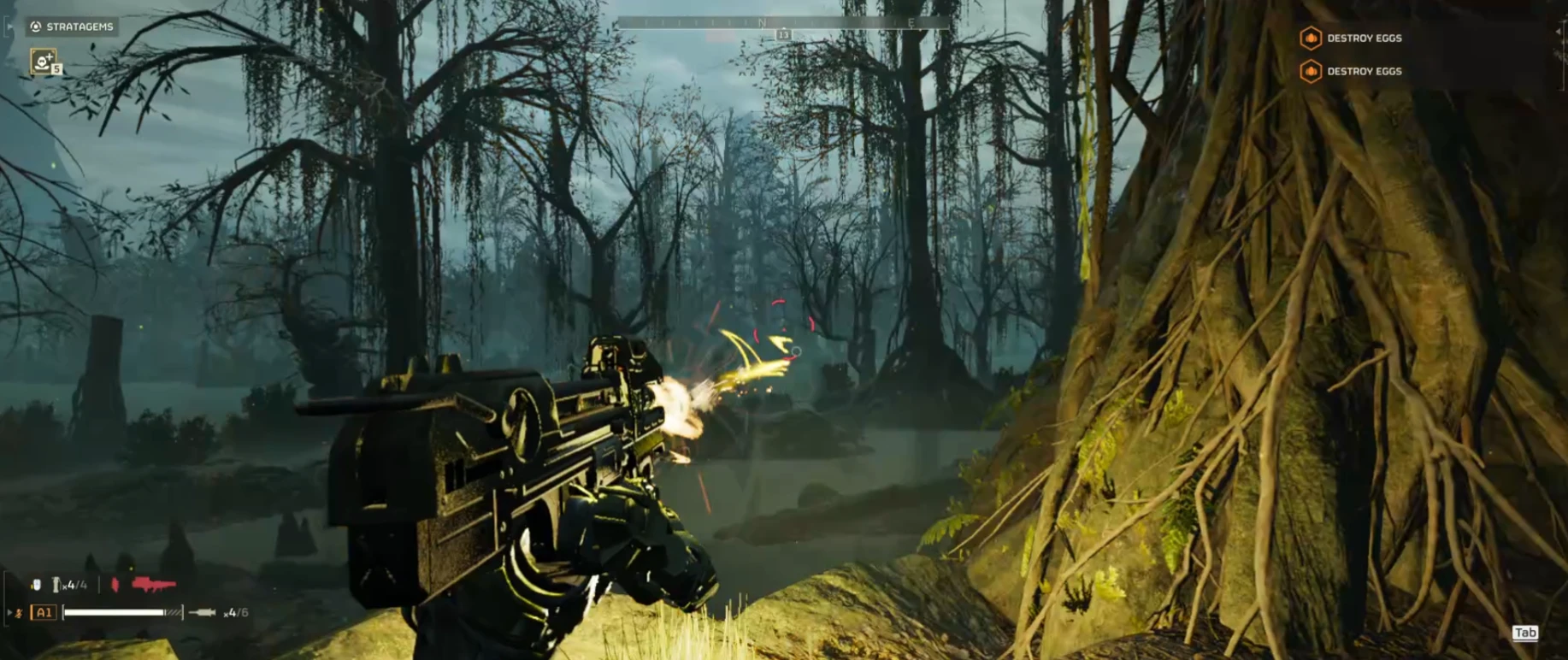Viewport: 1568px width, 660px height.
Task: Open the Stratagems panel header
Action: click(72, 27)
